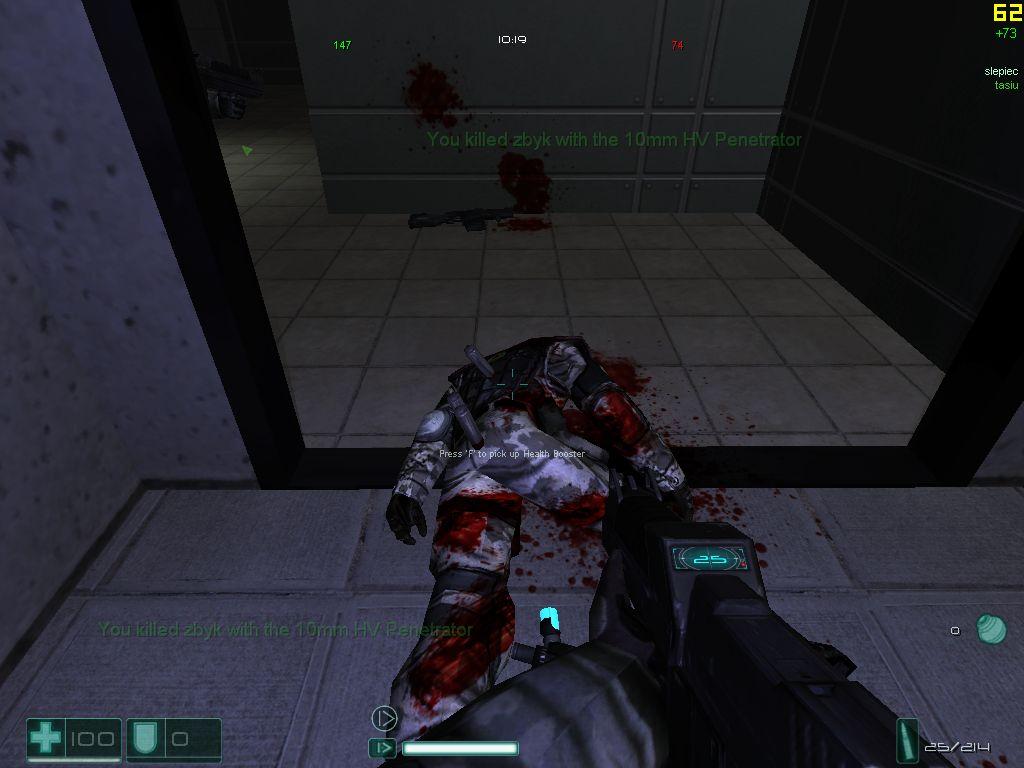This screenshot has height=768, width=1024.
Task: Select player tasiu in the score list
Action: 1005,85
